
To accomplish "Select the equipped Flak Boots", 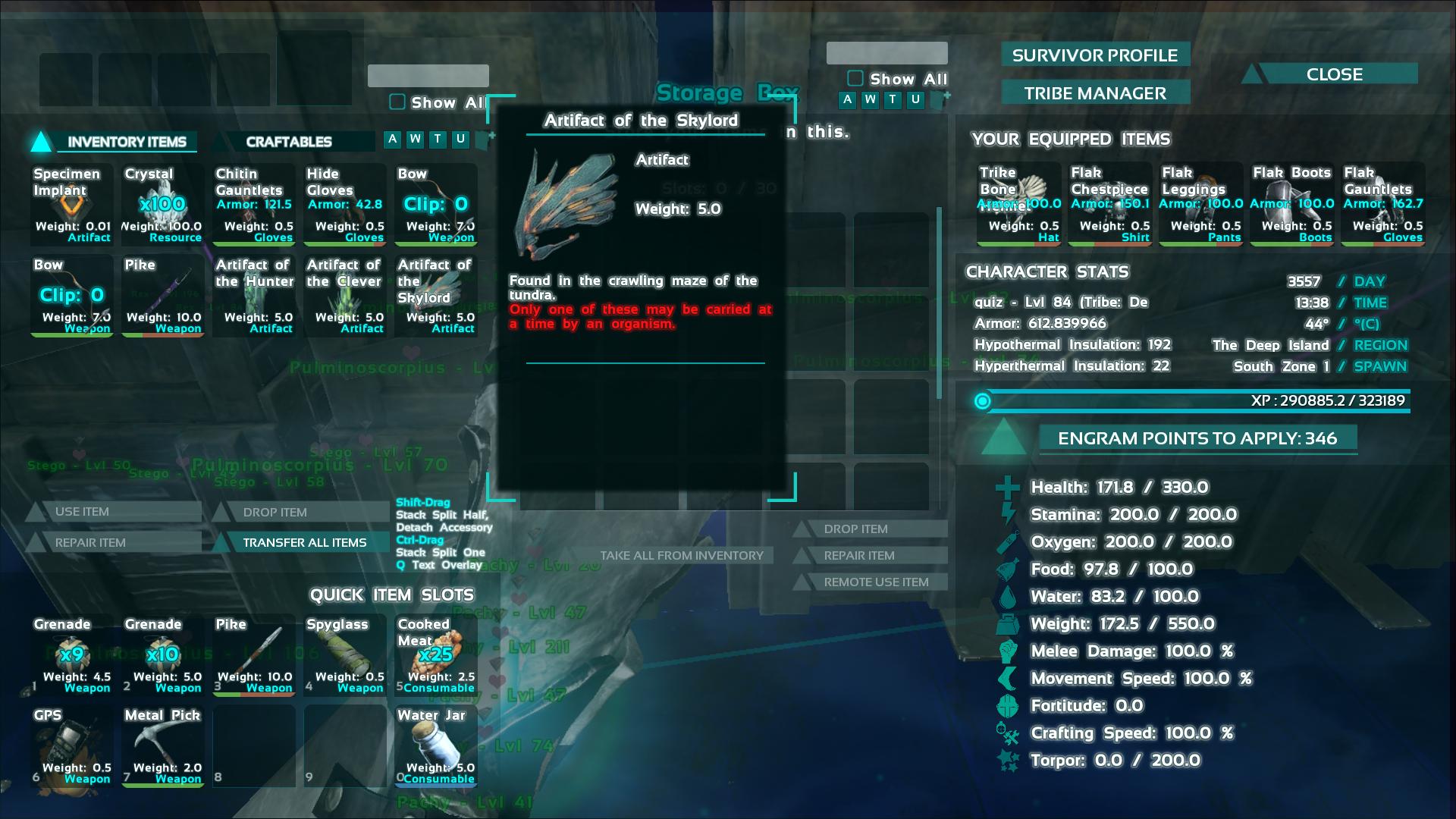I will tap(1291, 205).
